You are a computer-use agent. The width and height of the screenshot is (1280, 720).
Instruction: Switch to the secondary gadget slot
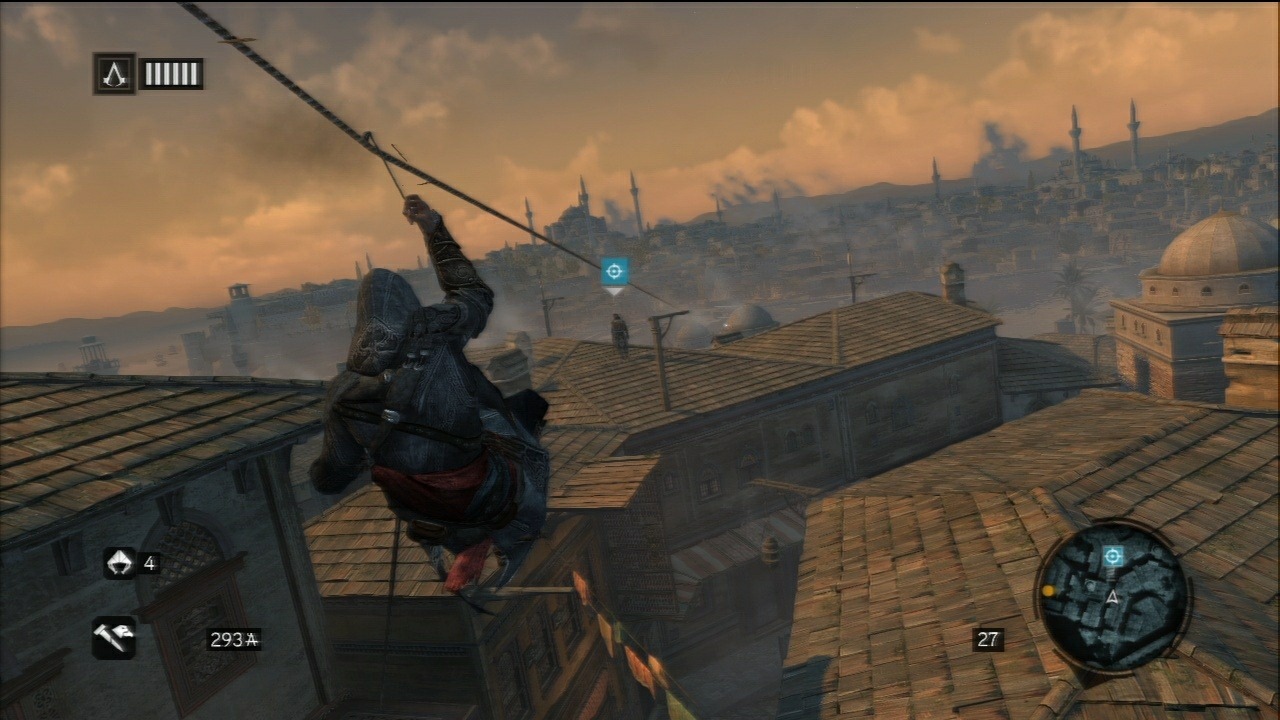(x=121, y=562)
